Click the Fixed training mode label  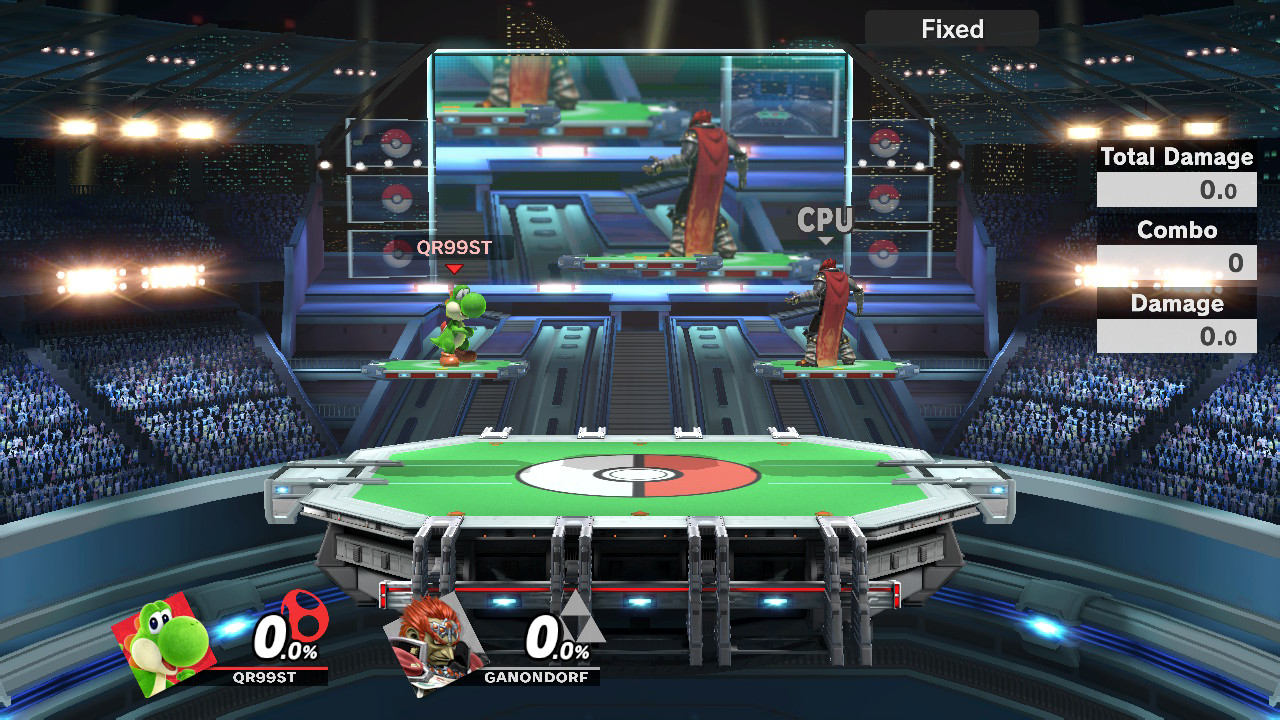click(951, 29)
